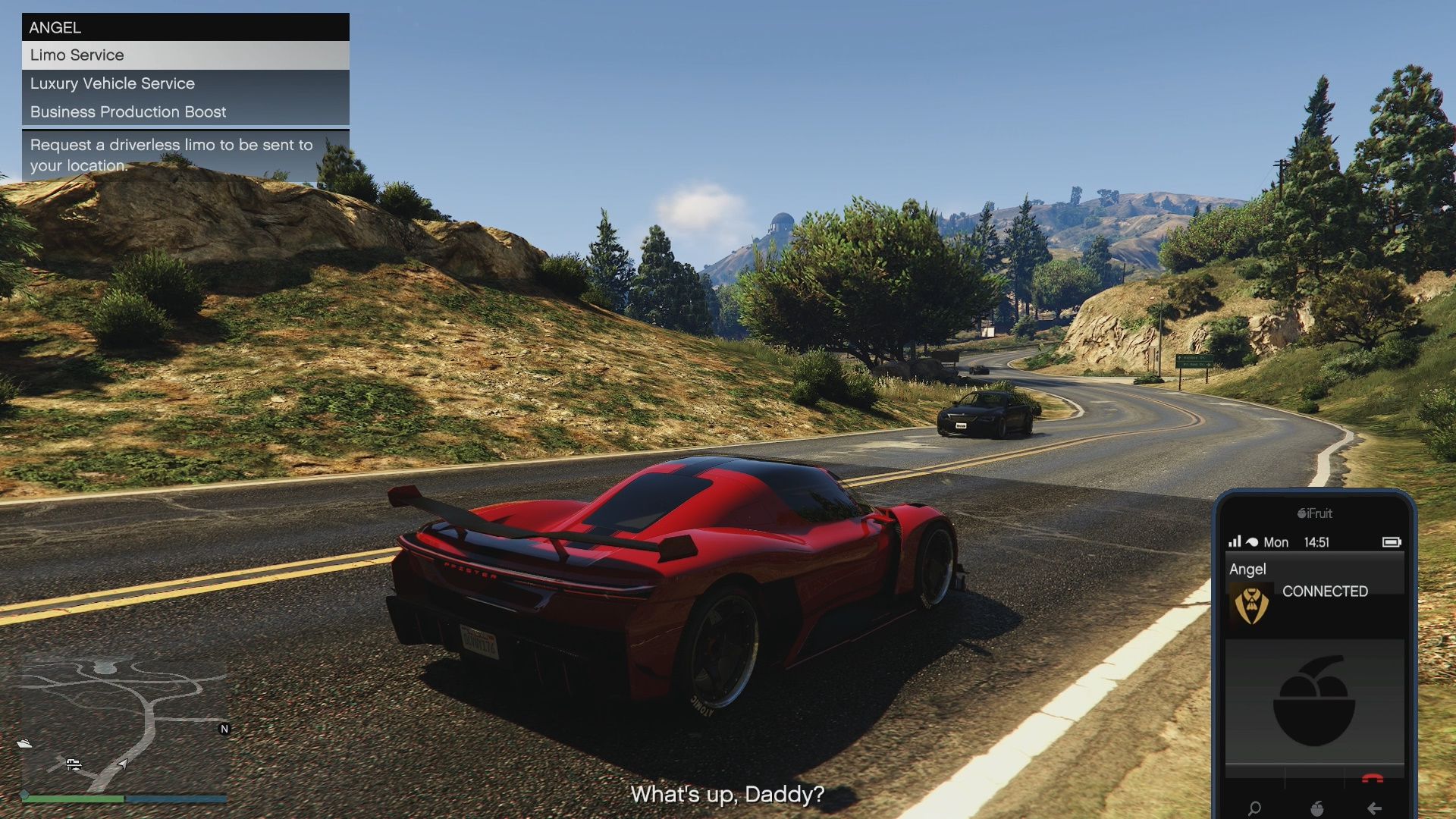The height and width of the screenshot is (819, 1456).
Task: Click Angel's contact avatar on the phone
Action: click(x=1251, y=605)
